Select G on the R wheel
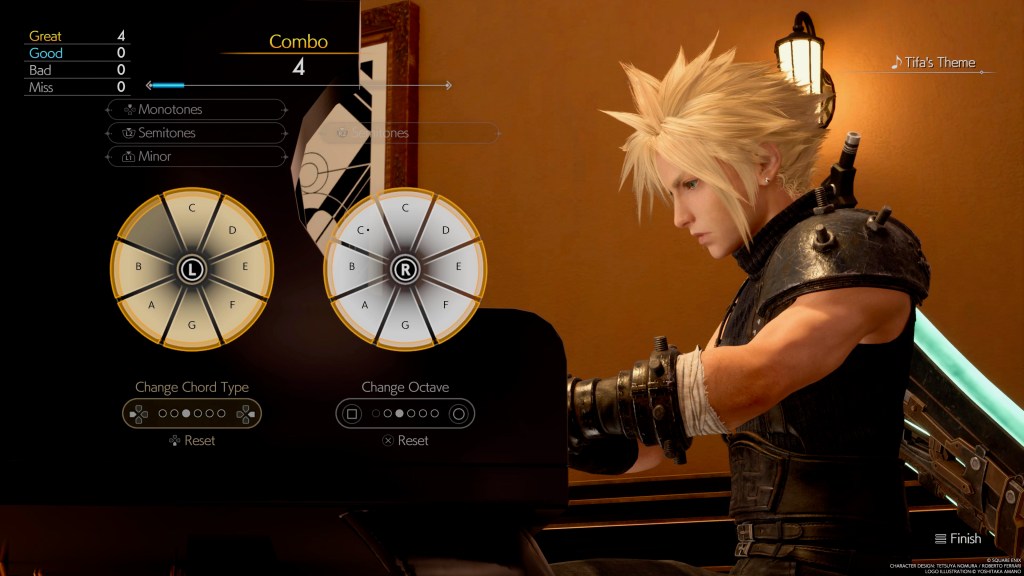The width and height of the screenshot is (1024, 576). click(405, 326)
